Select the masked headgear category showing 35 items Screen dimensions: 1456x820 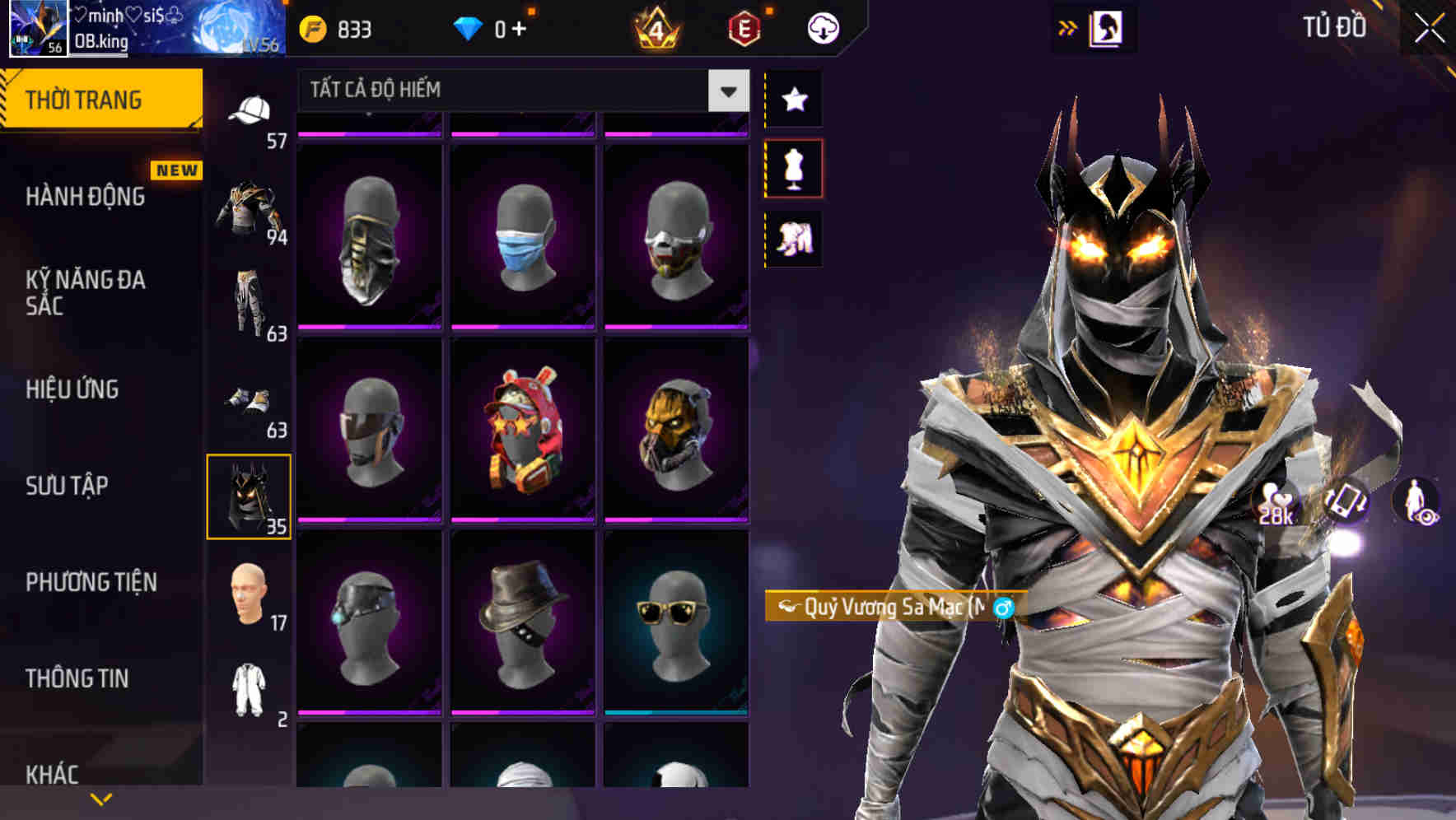(x=250, y=494)
